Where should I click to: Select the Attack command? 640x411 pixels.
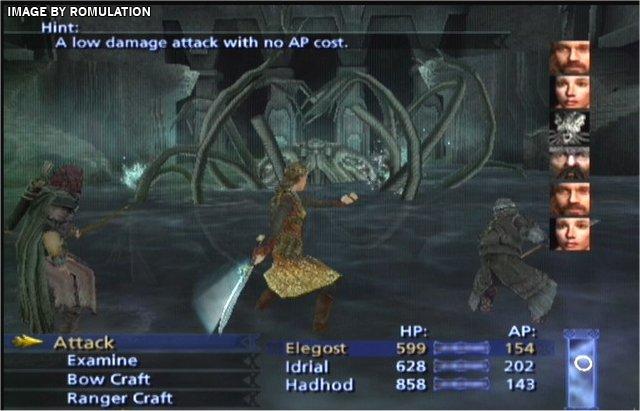point(84,343)
